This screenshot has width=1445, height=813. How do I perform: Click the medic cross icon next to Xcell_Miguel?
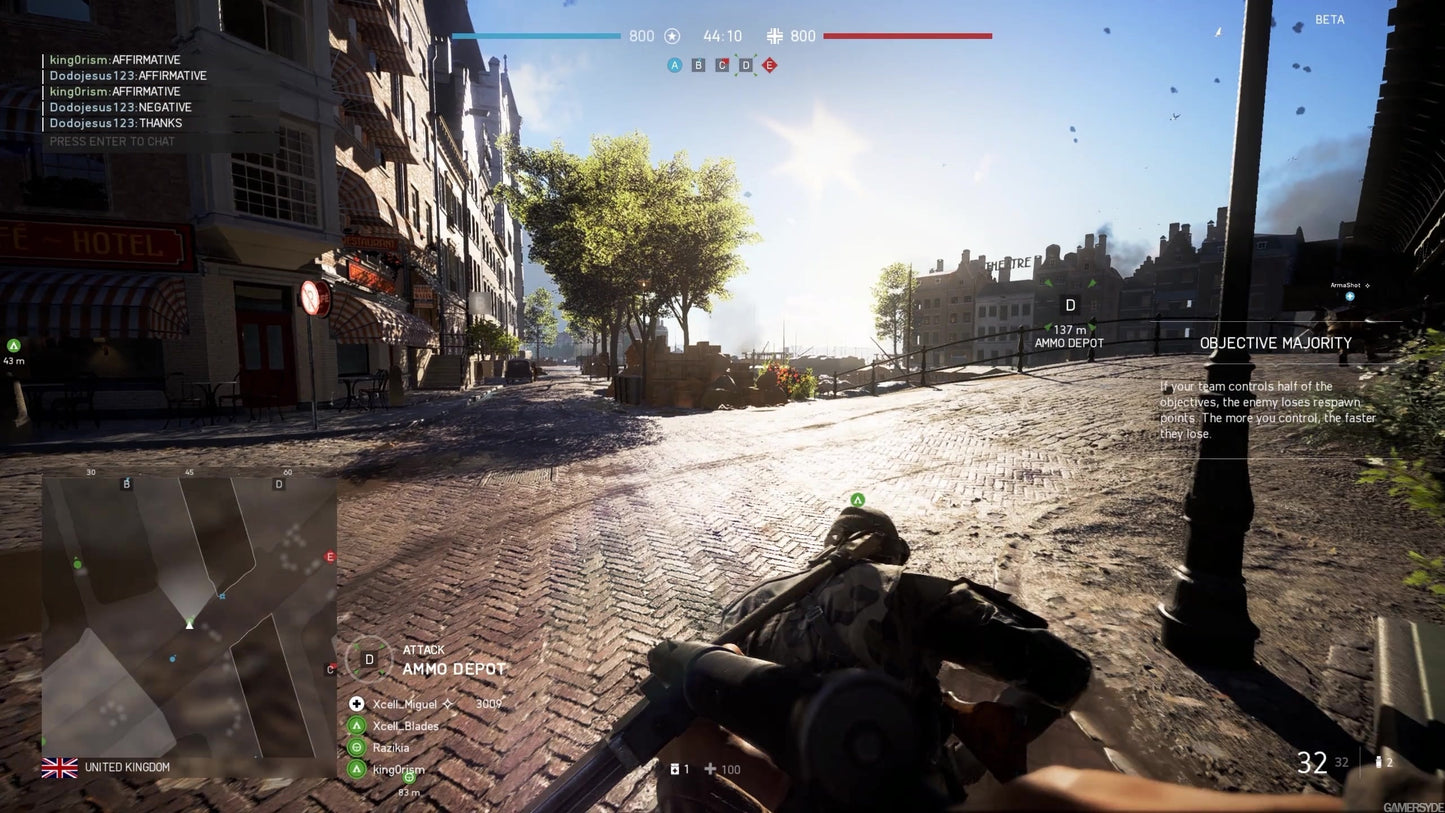tap(356, 704)
